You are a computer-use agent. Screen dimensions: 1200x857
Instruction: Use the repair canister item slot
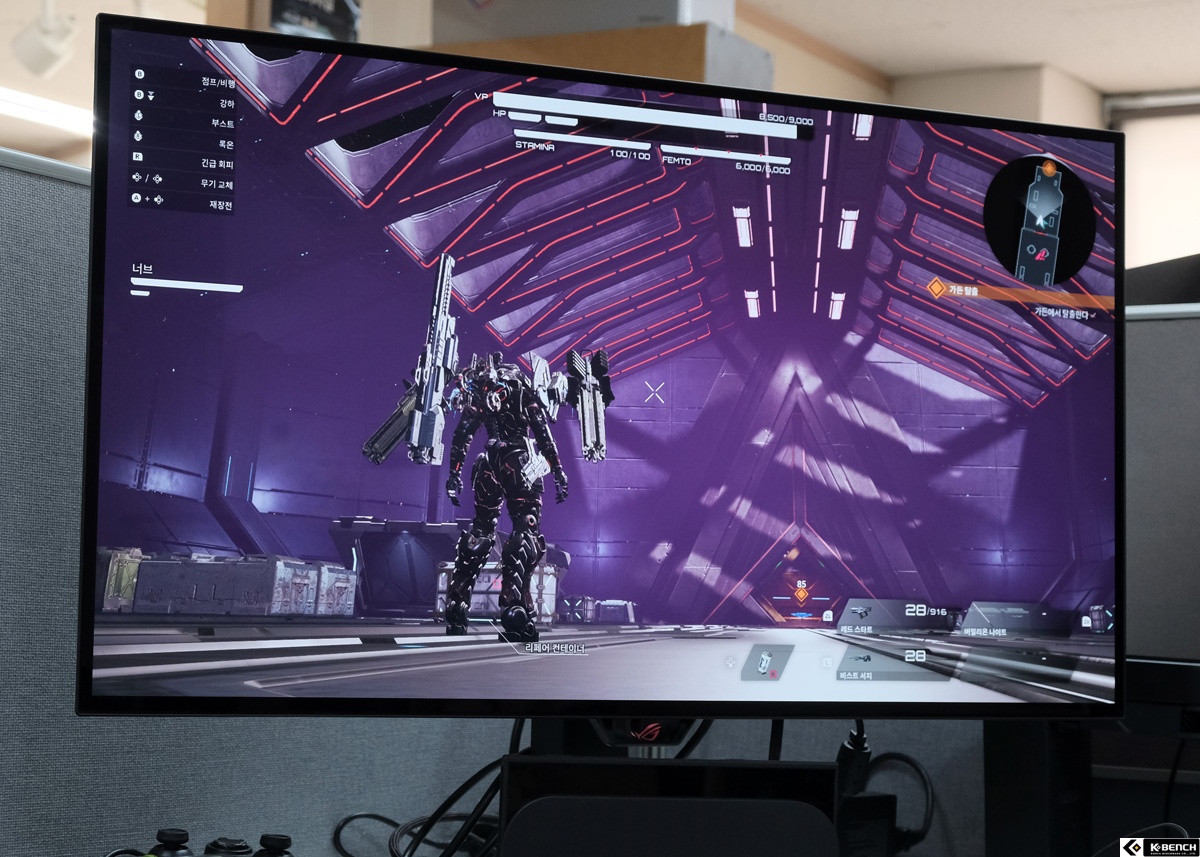click(766, 662)
